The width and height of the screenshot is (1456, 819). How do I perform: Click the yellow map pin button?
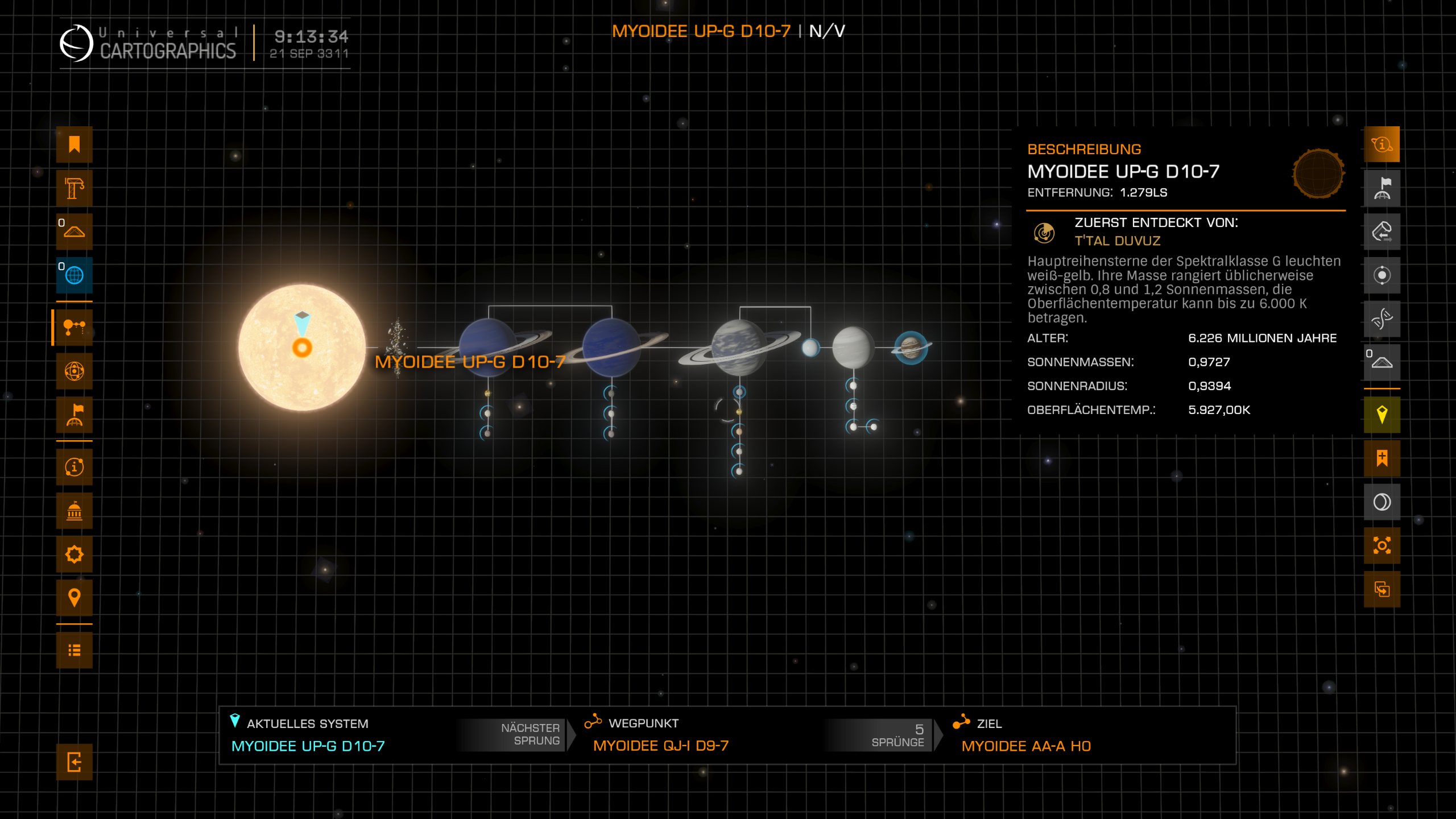[x=1381, y=415]
